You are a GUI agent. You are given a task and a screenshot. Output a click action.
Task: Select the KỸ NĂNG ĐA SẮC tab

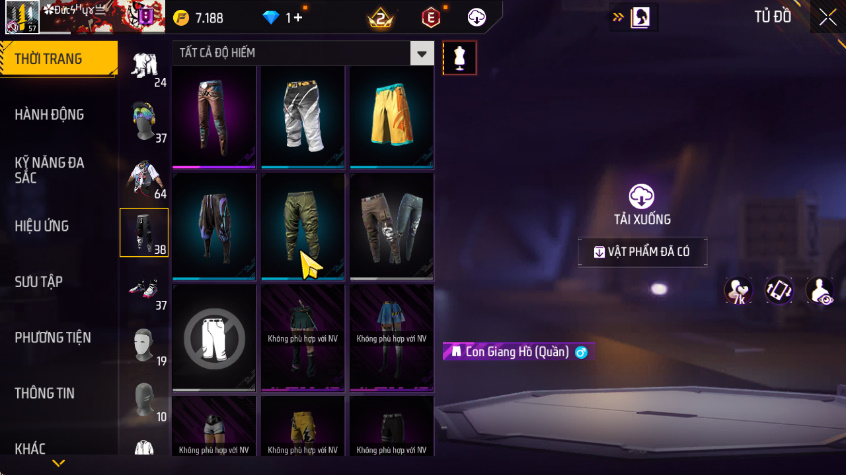tap(50, 170)
